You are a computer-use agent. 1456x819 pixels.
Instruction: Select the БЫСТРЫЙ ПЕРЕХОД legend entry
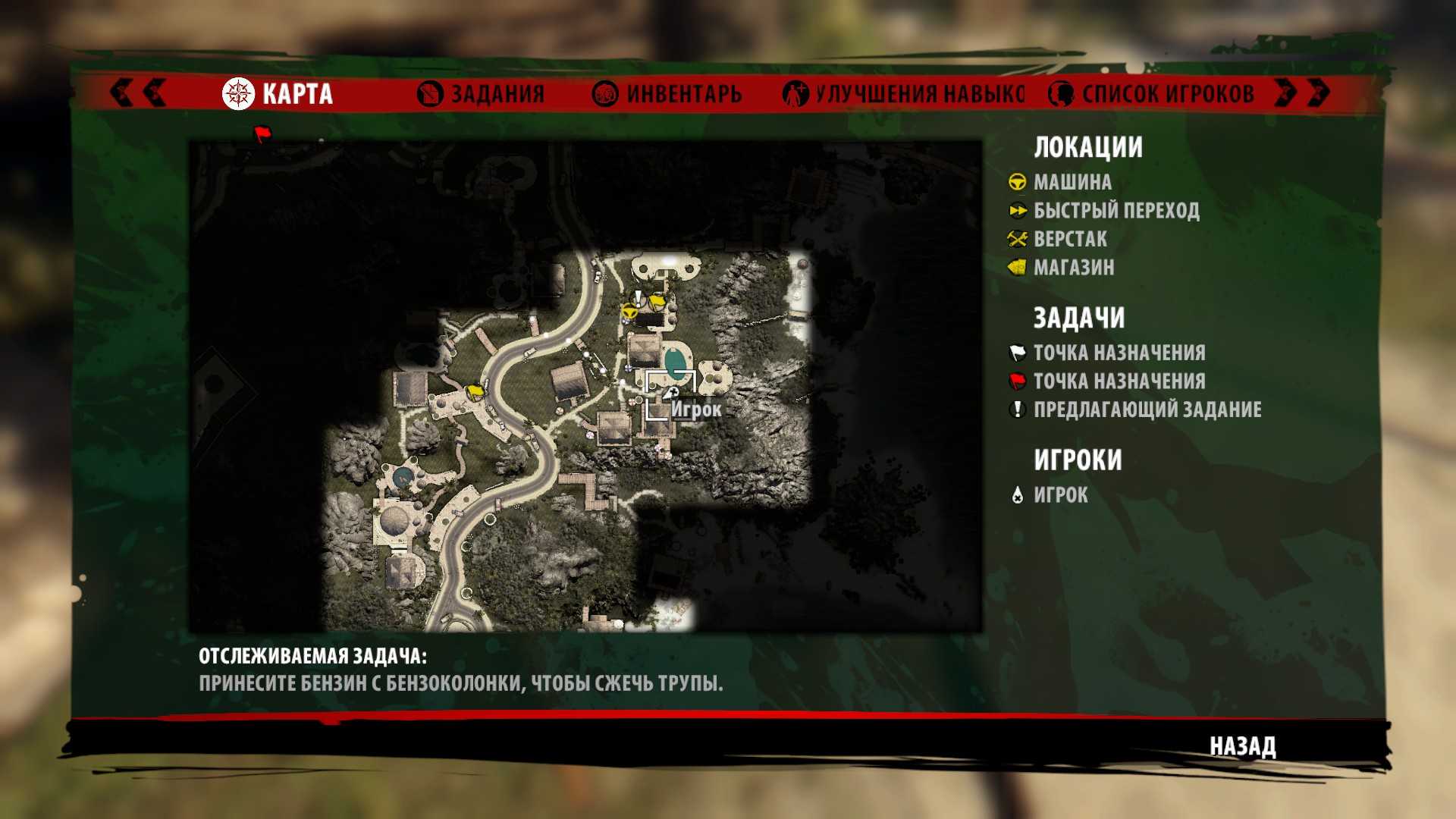[x=1116, y=210]
